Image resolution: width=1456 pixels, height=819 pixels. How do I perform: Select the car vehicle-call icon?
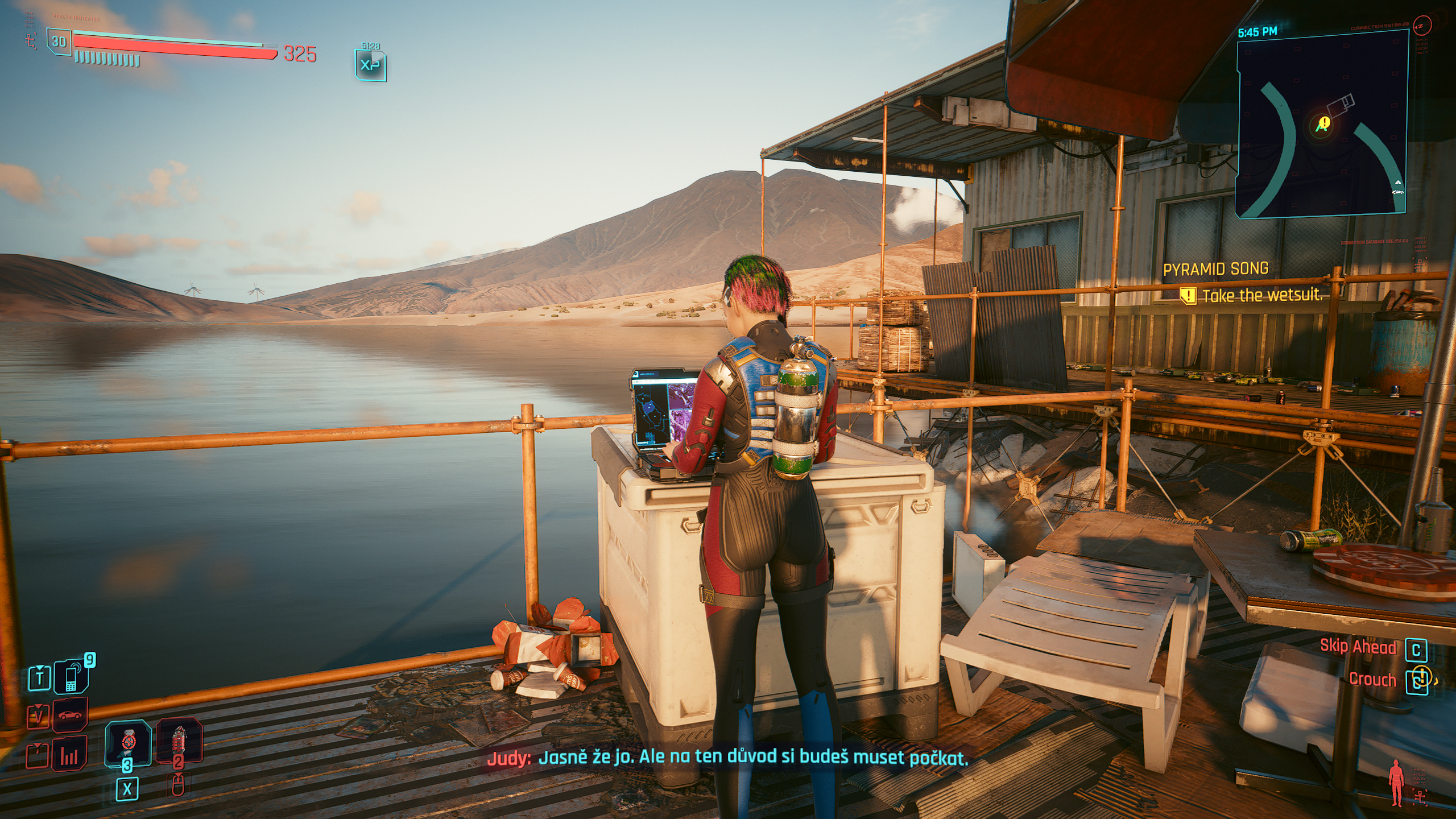pos(70,715)
